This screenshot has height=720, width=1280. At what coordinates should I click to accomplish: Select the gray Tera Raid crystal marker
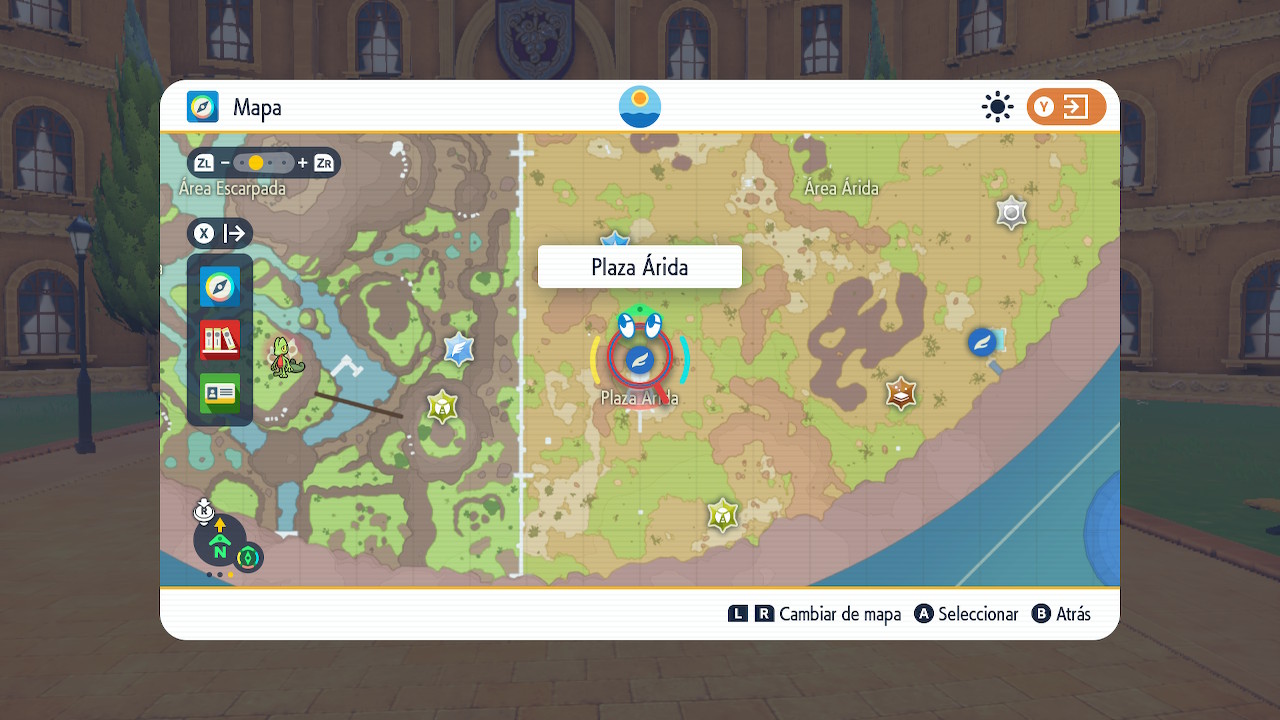coord(1012,212)
